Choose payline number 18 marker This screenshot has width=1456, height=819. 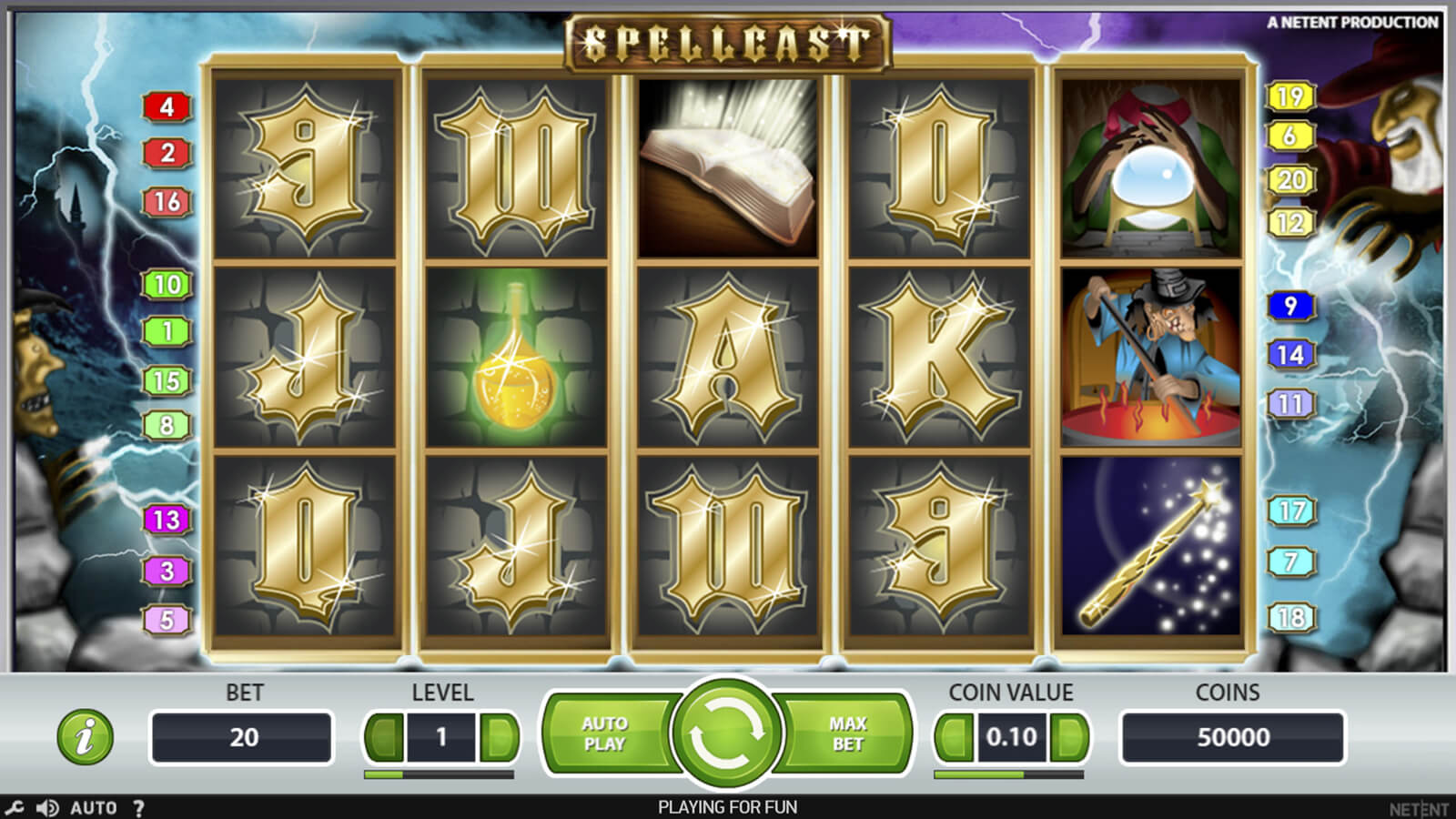coord(1290,618)
